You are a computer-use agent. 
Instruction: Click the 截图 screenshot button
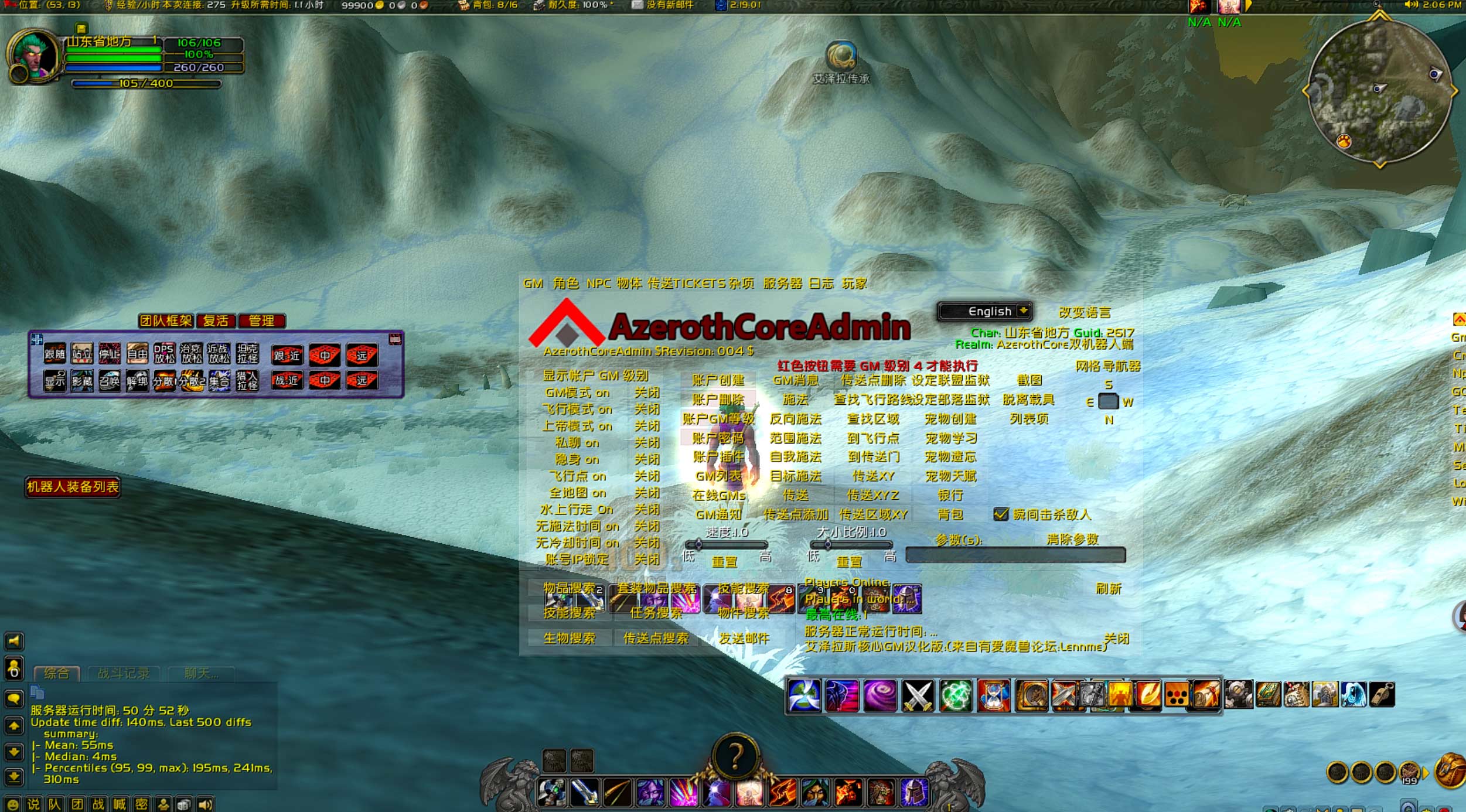(1029, 380)
